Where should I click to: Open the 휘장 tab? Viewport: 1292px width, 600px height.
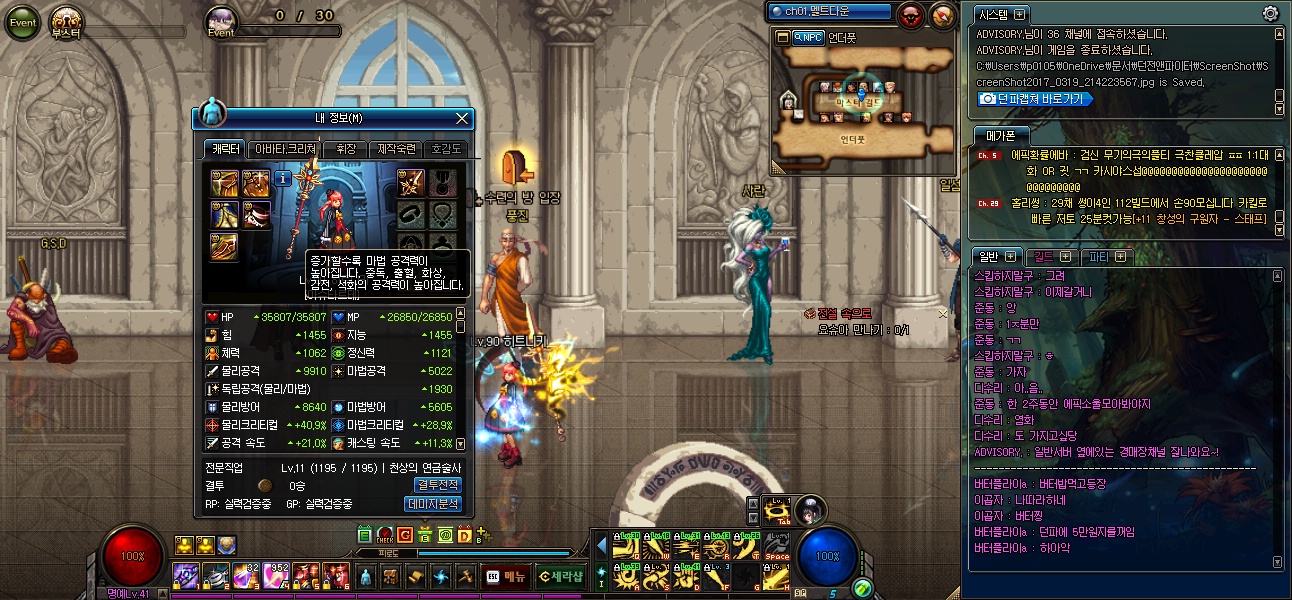345,149
